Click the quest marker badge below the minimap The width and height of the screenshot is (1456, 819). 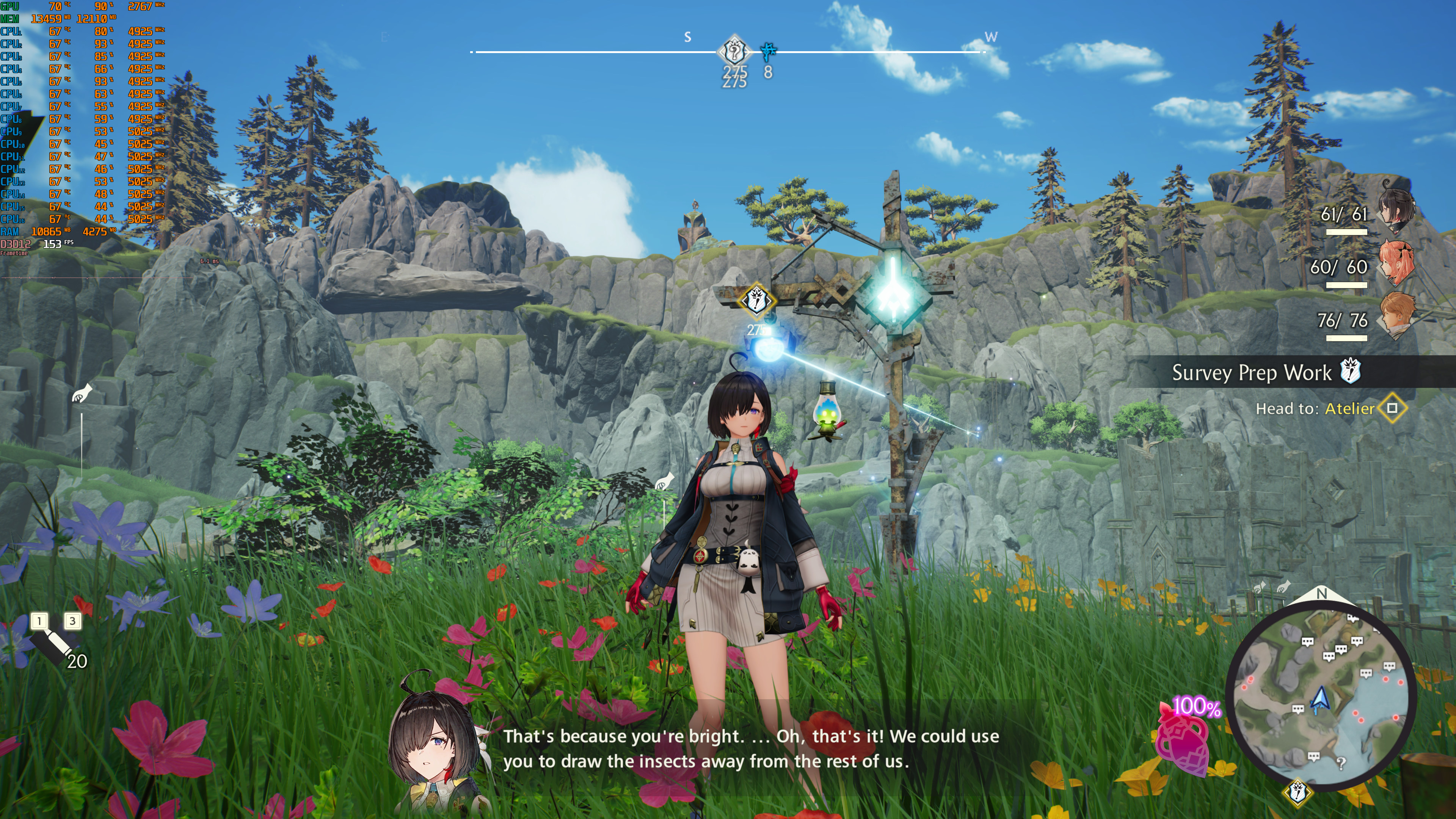click(1298, 792)
